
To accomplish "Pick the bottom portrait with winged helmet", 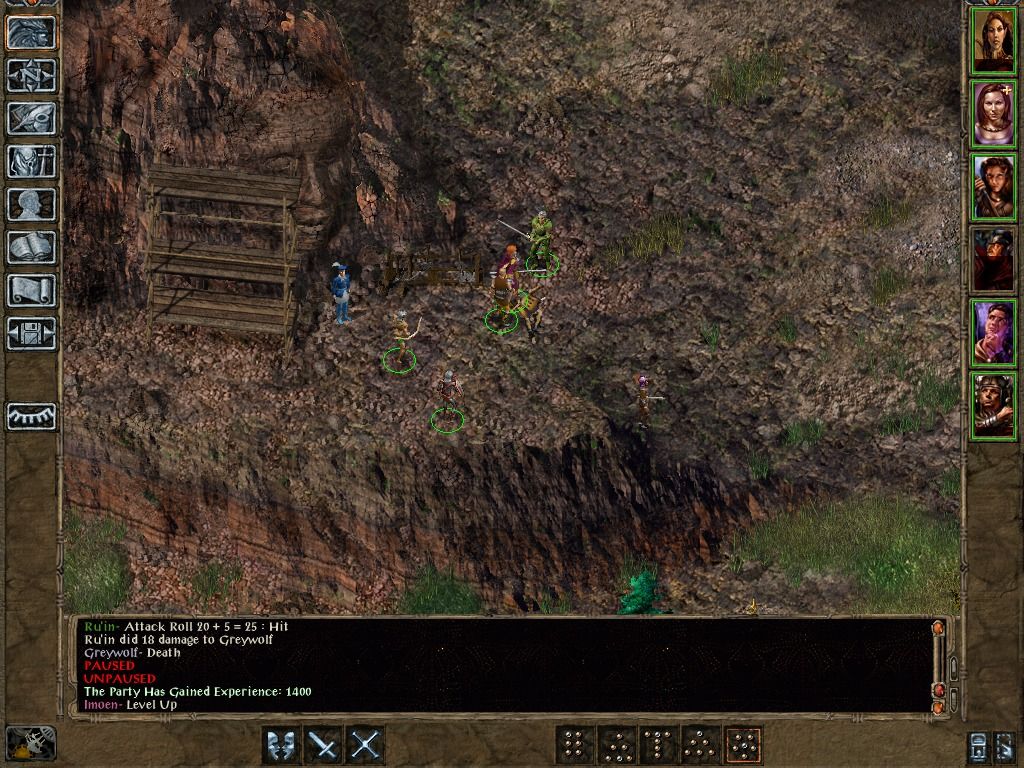I will pos(993,406).
